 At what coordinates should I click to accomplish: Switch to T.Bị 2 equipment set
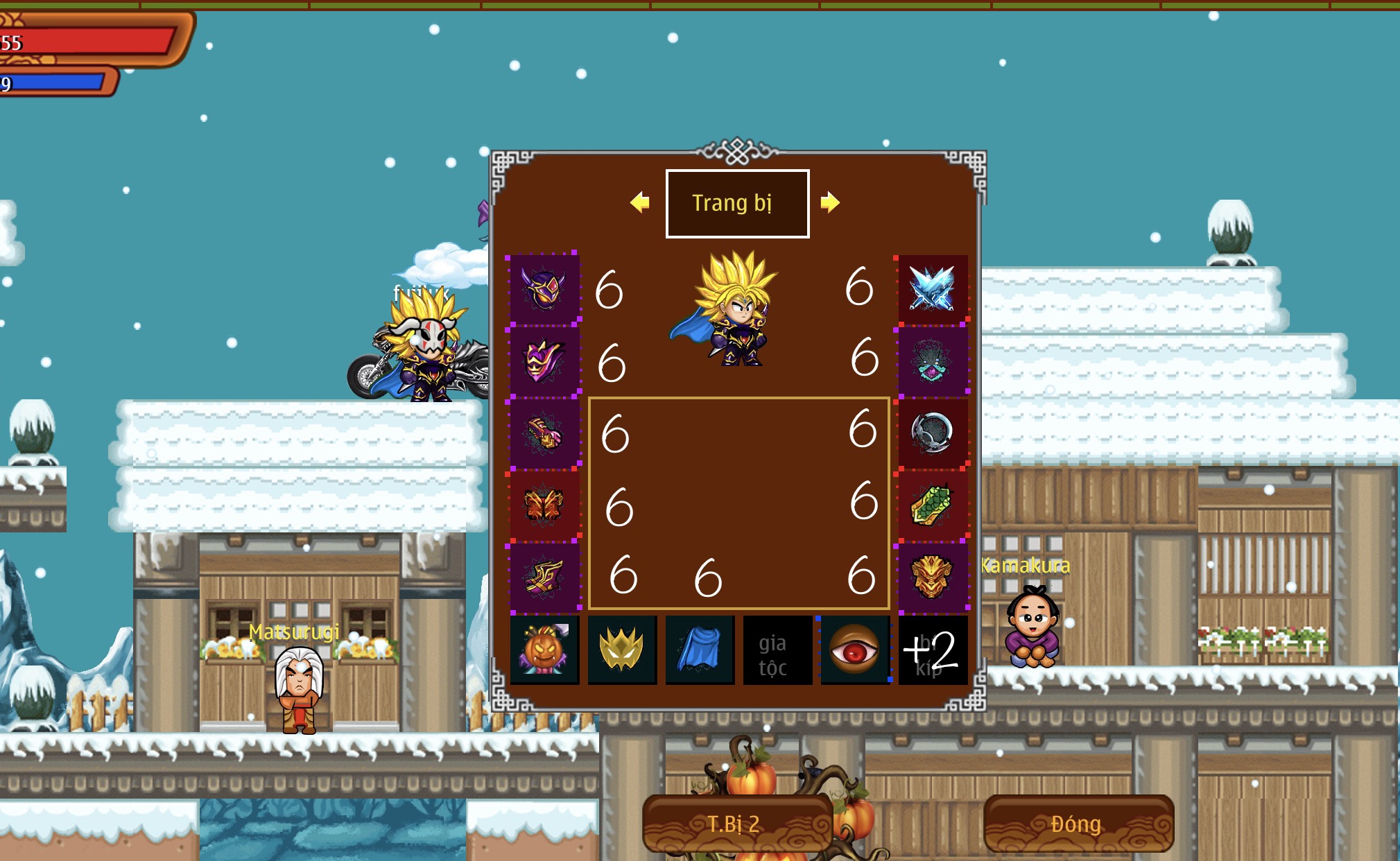[736, 824]
